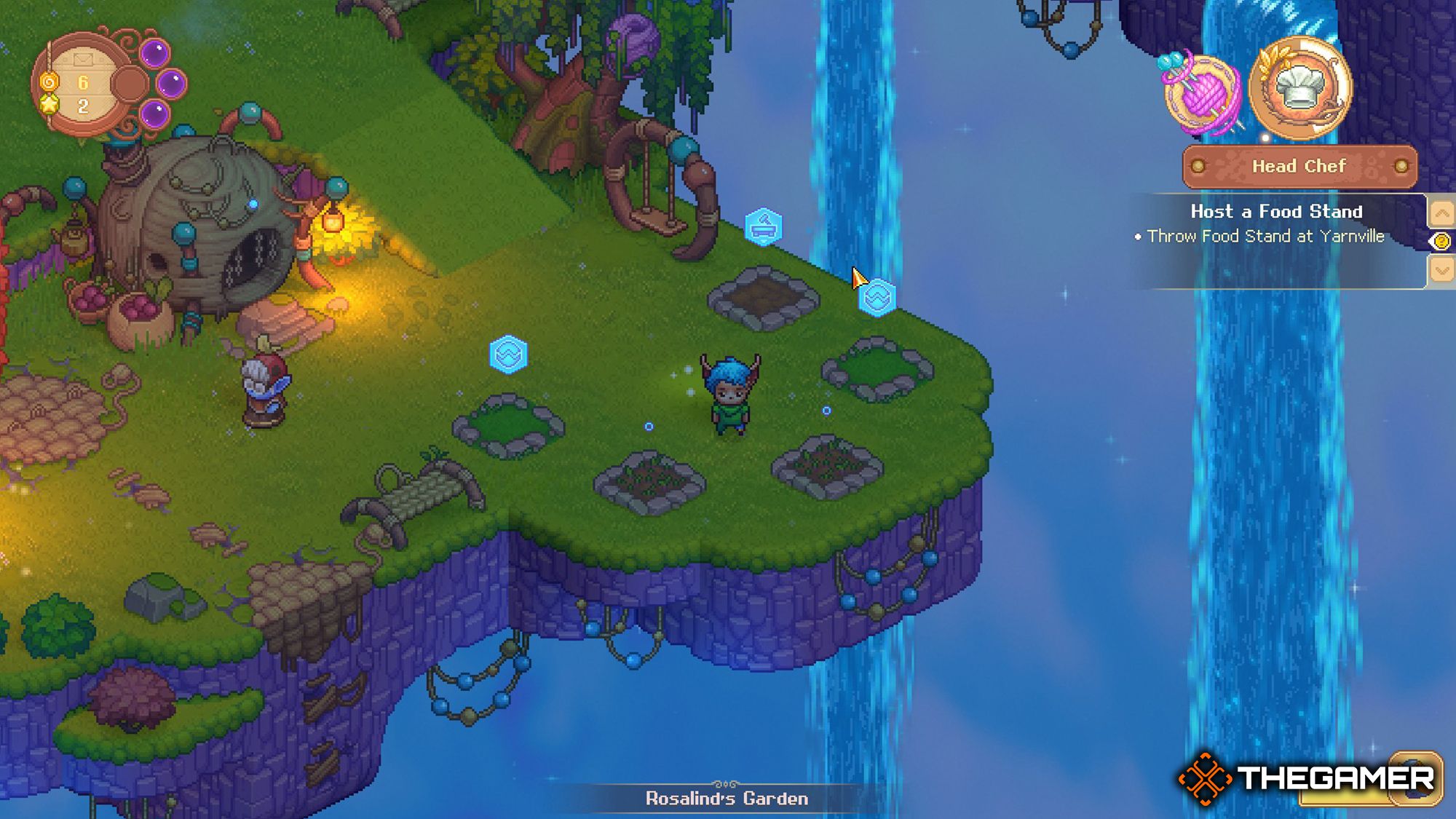Select the blue water hexagon marker near the cursor
This screenshot has width=1456, height=819.
(x=879, y=298)
